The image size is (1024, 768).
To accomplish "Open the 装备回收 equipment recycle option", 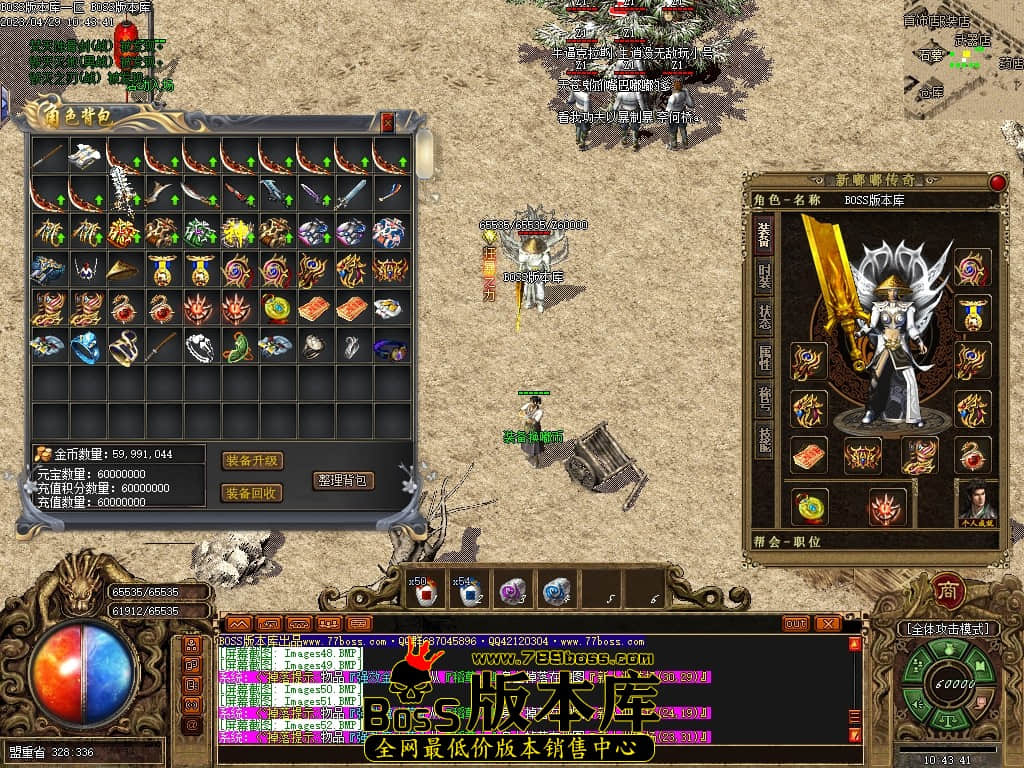I will pyautogui.click(x=252, y=493).
